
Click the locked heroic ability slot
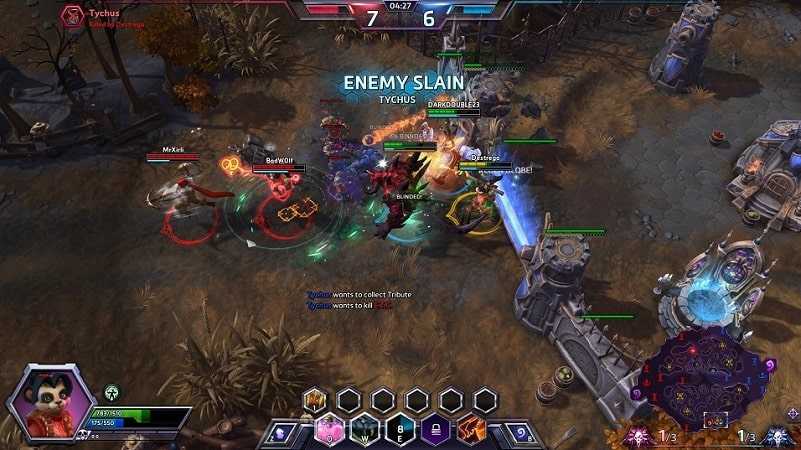tap(434, 430)
